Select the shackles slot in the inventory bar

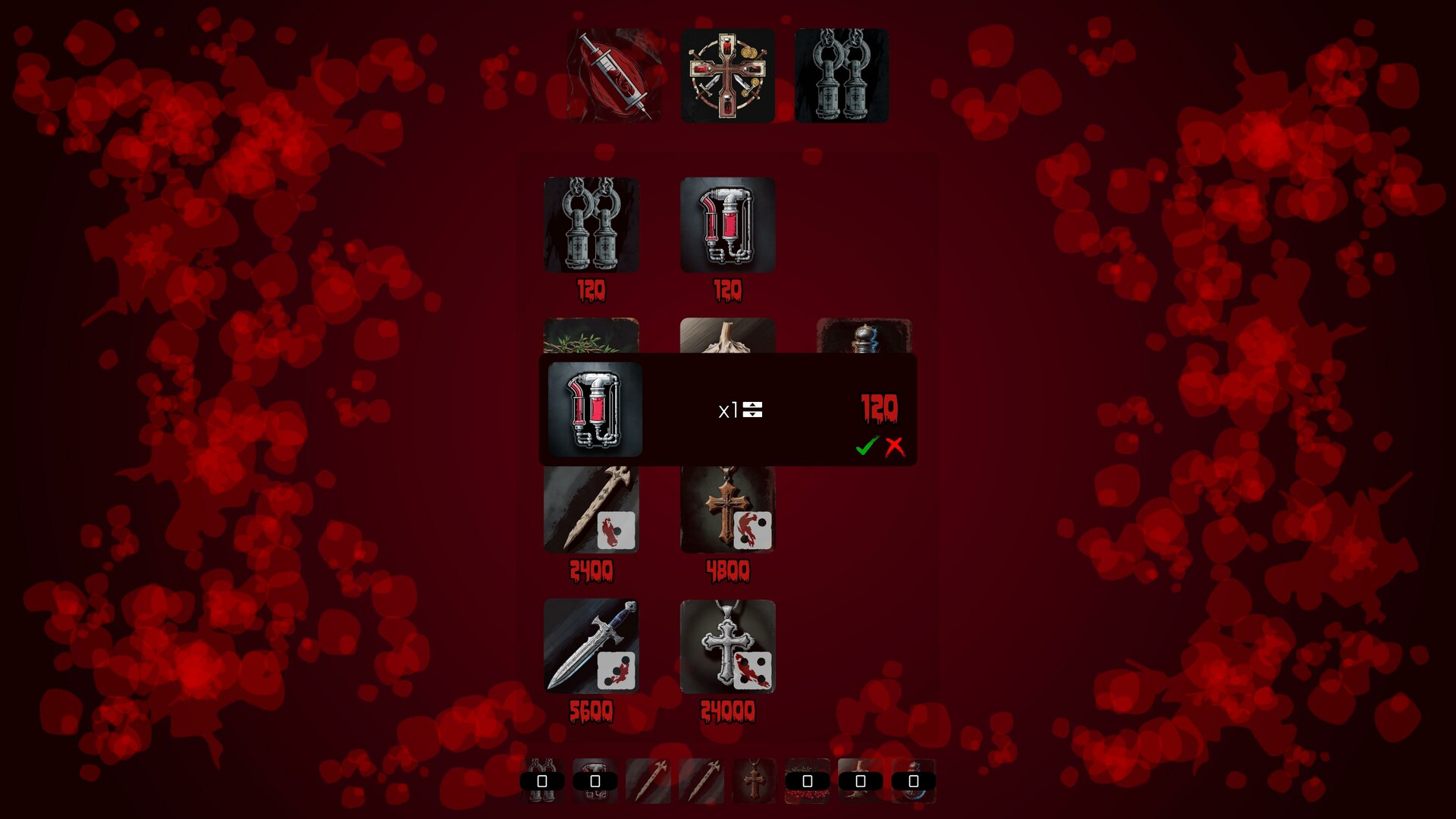click(543, 781)
